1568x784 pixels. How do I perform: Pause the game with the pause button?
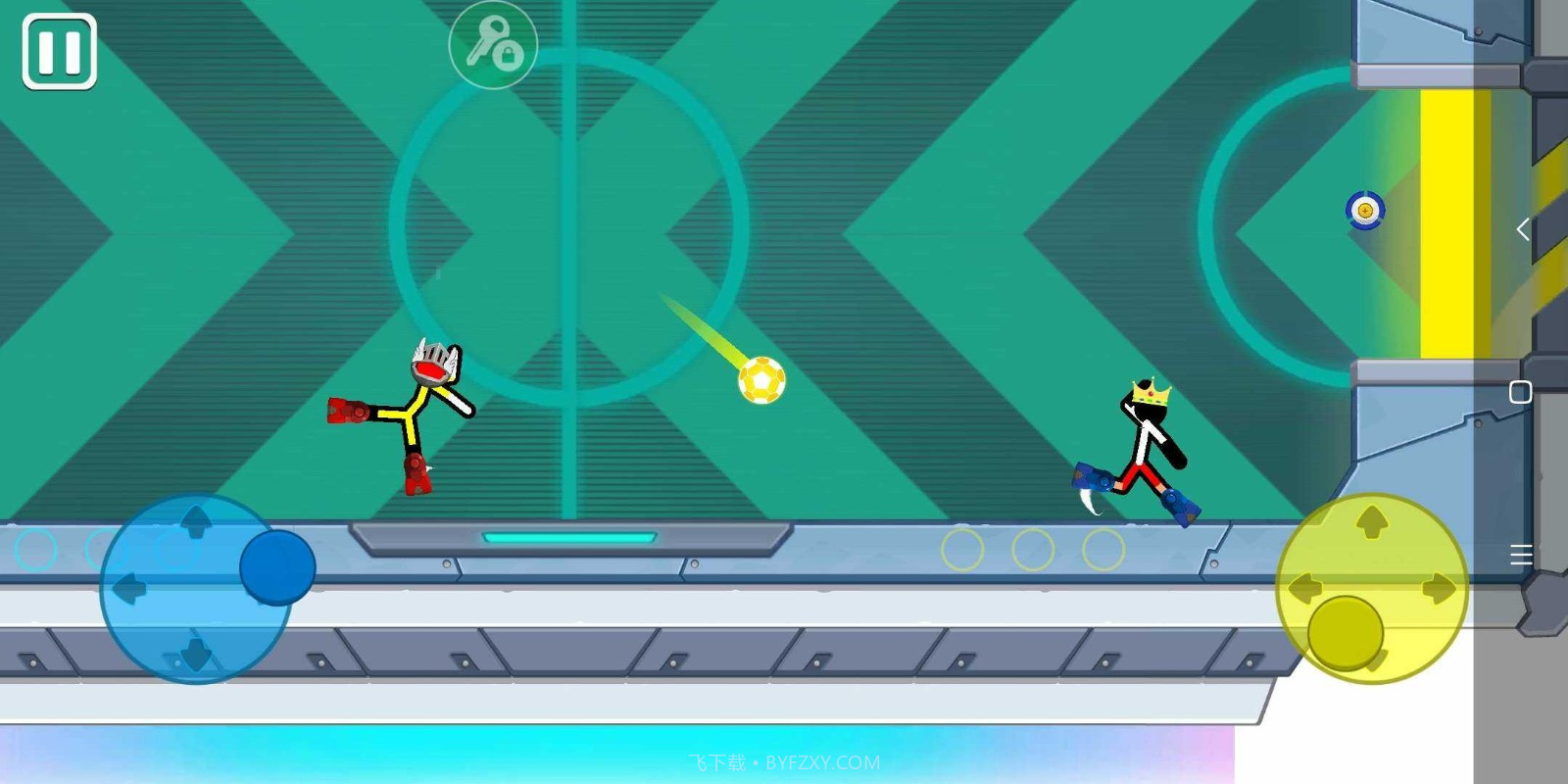pyautogui.click(x=59, y=52)
